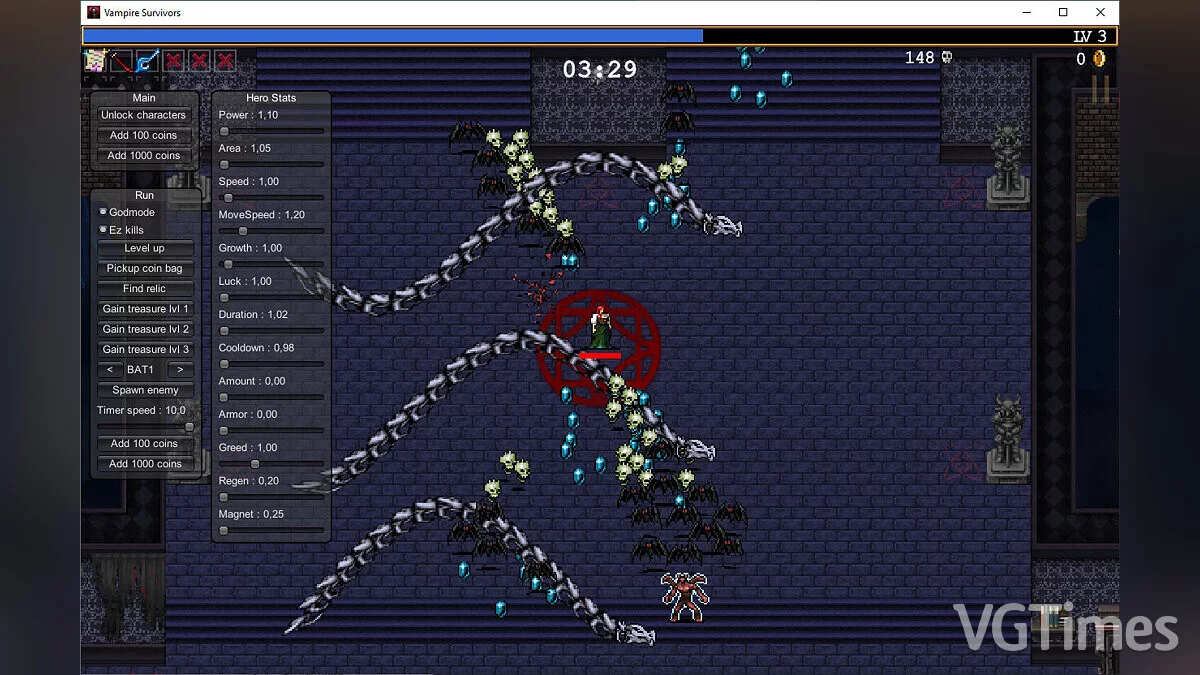The width and height of the screenshot is (1200, 675).
Task: Choose the Find relic button
Action: [144, 288]
